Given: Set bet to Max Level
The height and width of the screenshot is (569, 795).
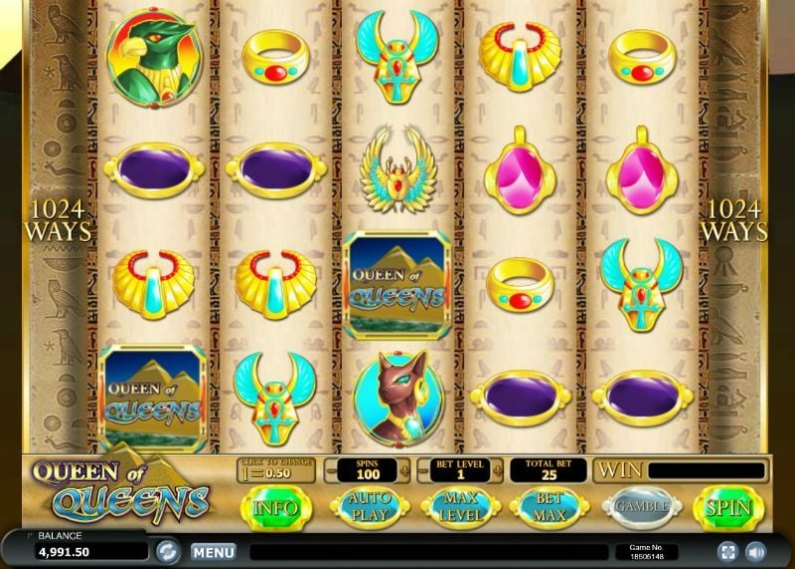Looking at the screenshot, I should click(x=457, y=508).
